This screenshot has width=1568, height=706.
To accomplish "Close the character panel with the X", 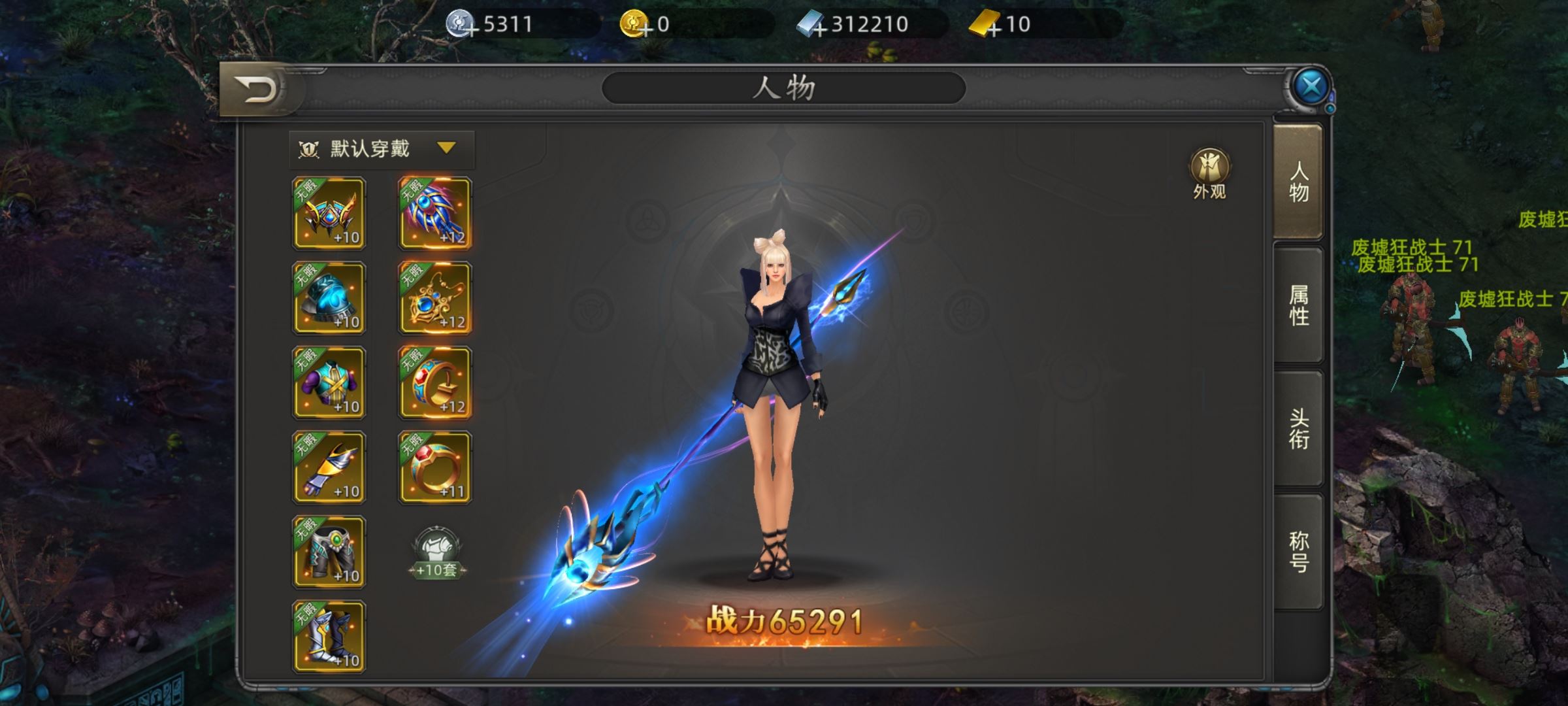I will coord(1311,87).
